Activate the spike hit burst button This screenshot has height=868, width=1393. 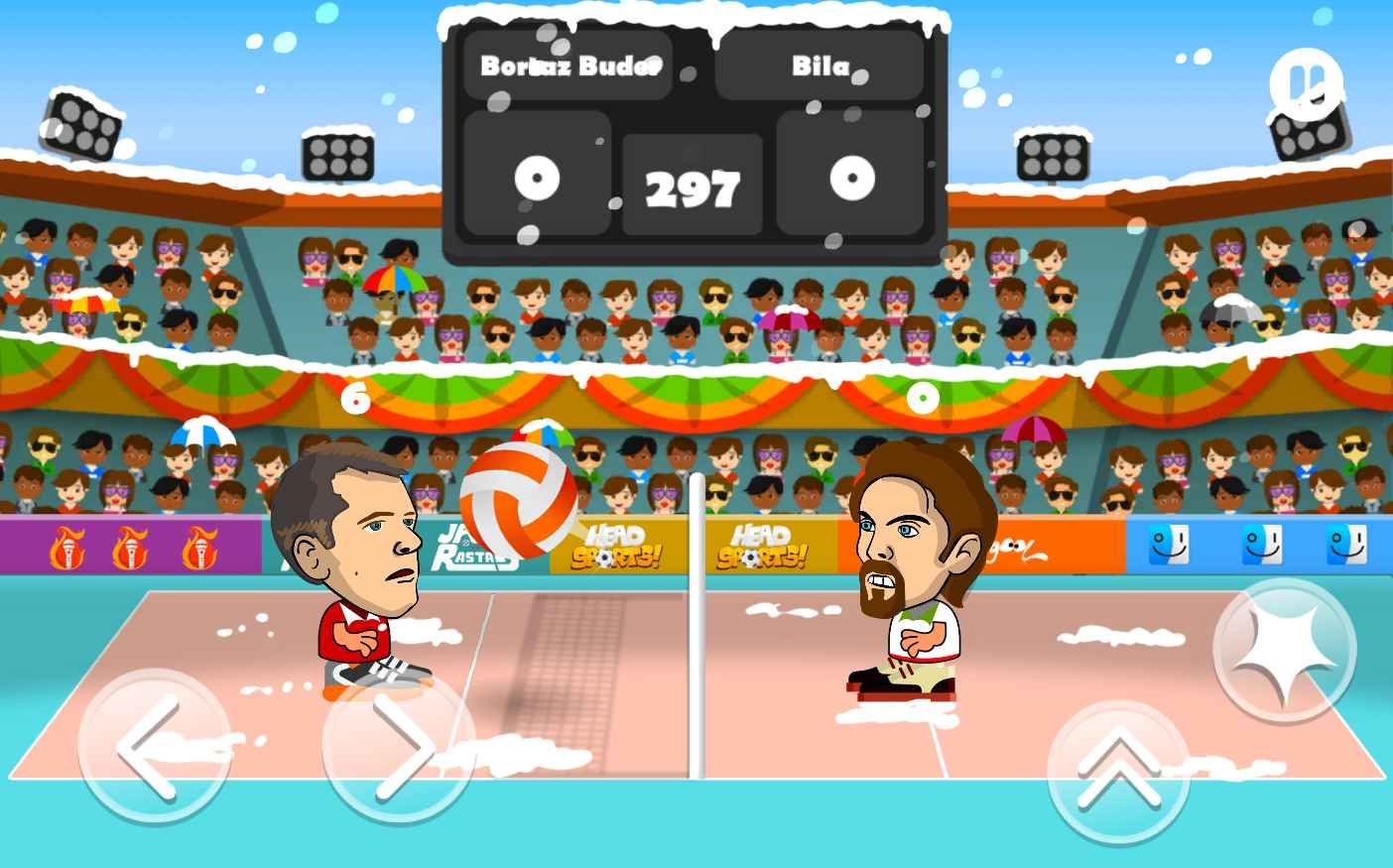click(x=1285, y=651)
